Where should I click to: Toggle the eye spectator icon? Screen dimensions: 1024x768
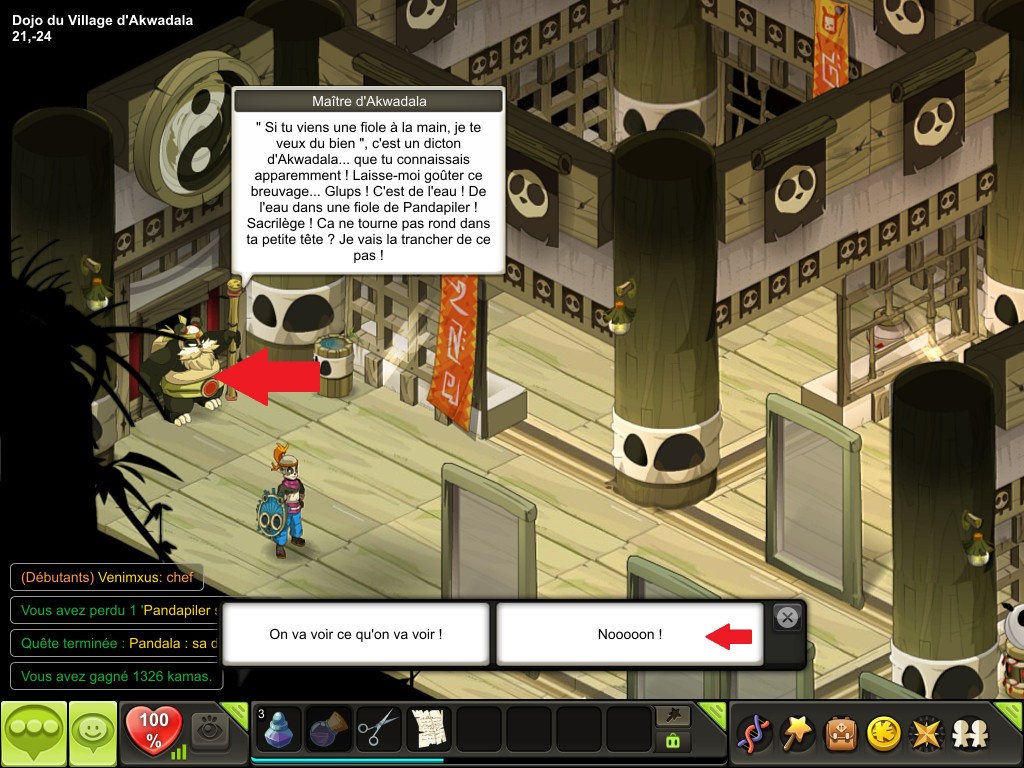(x=210, y=730)
